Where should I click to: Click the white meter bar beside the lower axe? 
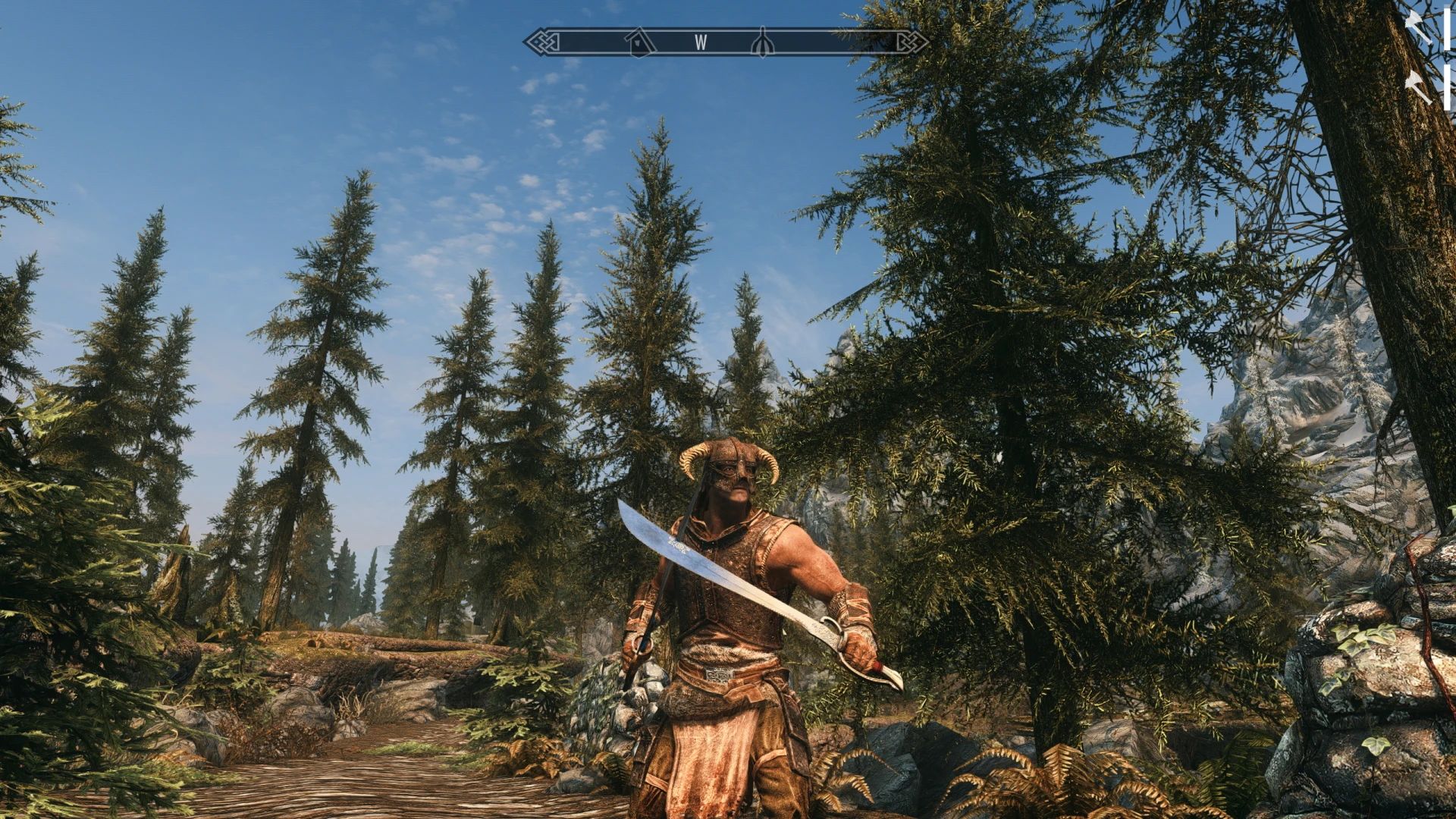pos(1445,87)
